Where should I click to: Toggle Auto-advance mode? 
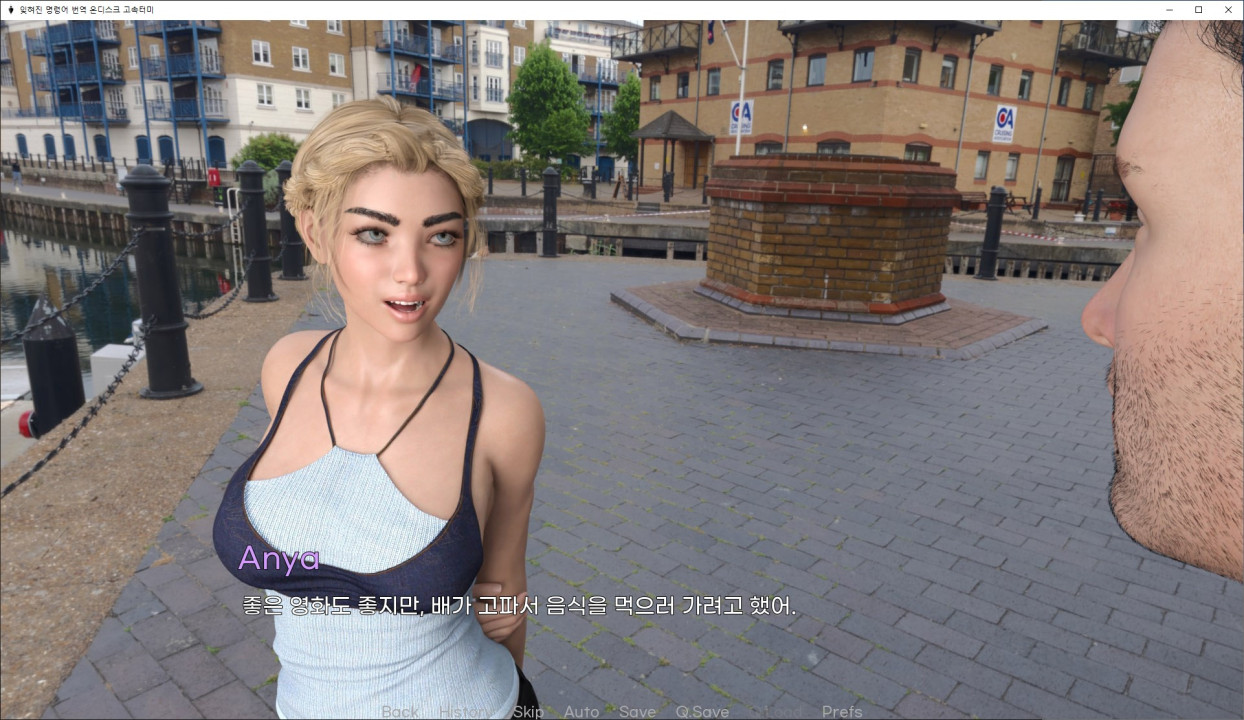[x=581, y=712]
